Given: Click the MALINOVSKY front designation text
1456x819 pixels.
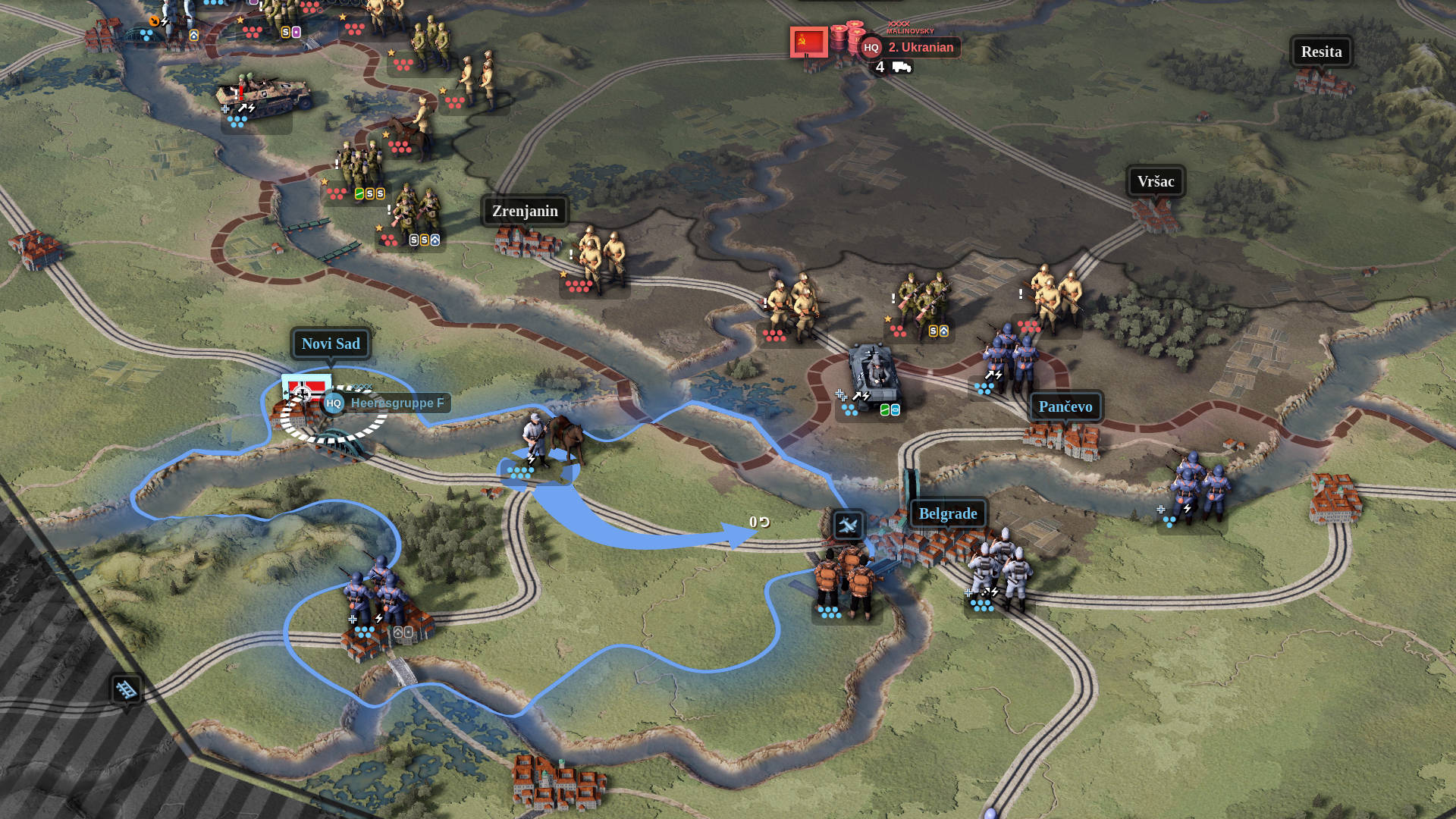Looking at the screenshot, I should tap(910, 32).
